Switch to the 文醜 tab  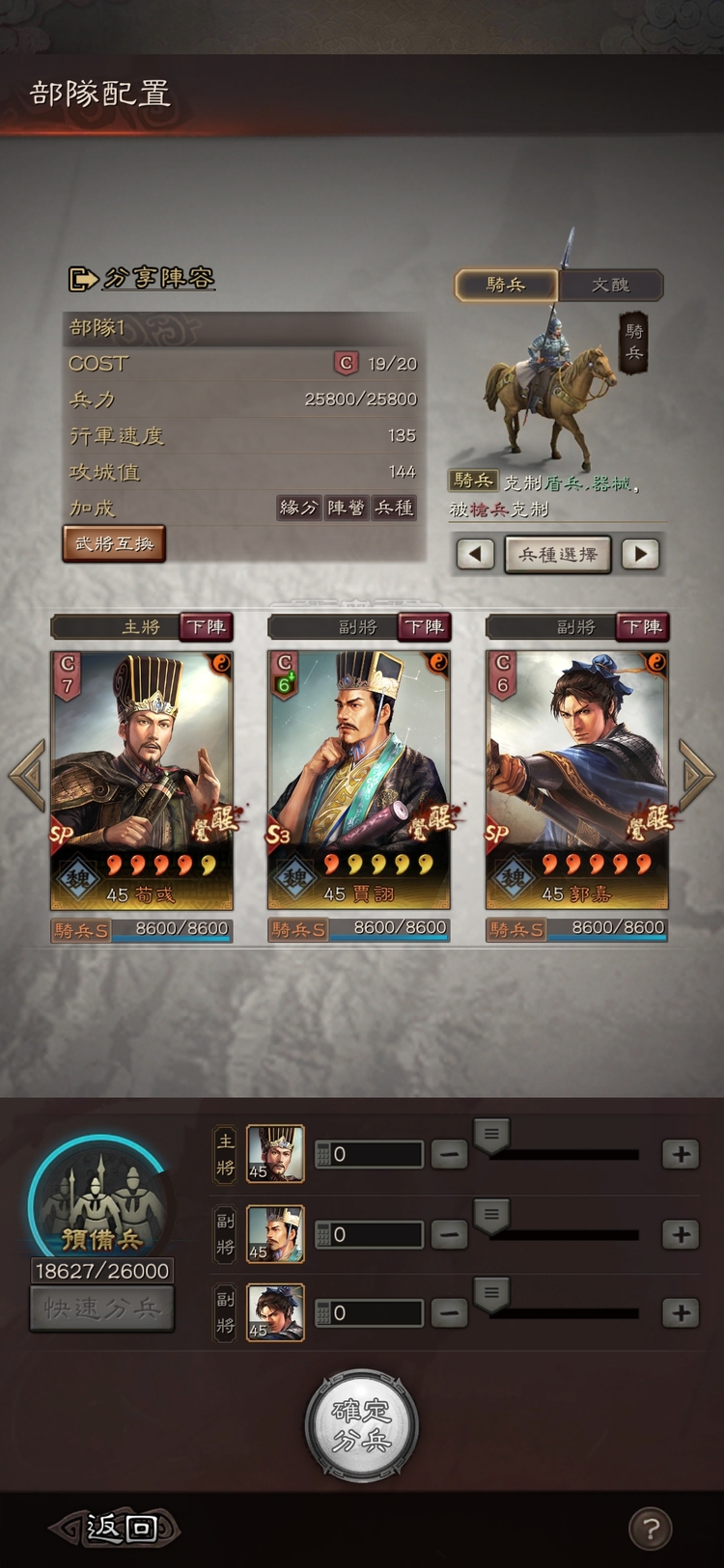tap(610, 285)
